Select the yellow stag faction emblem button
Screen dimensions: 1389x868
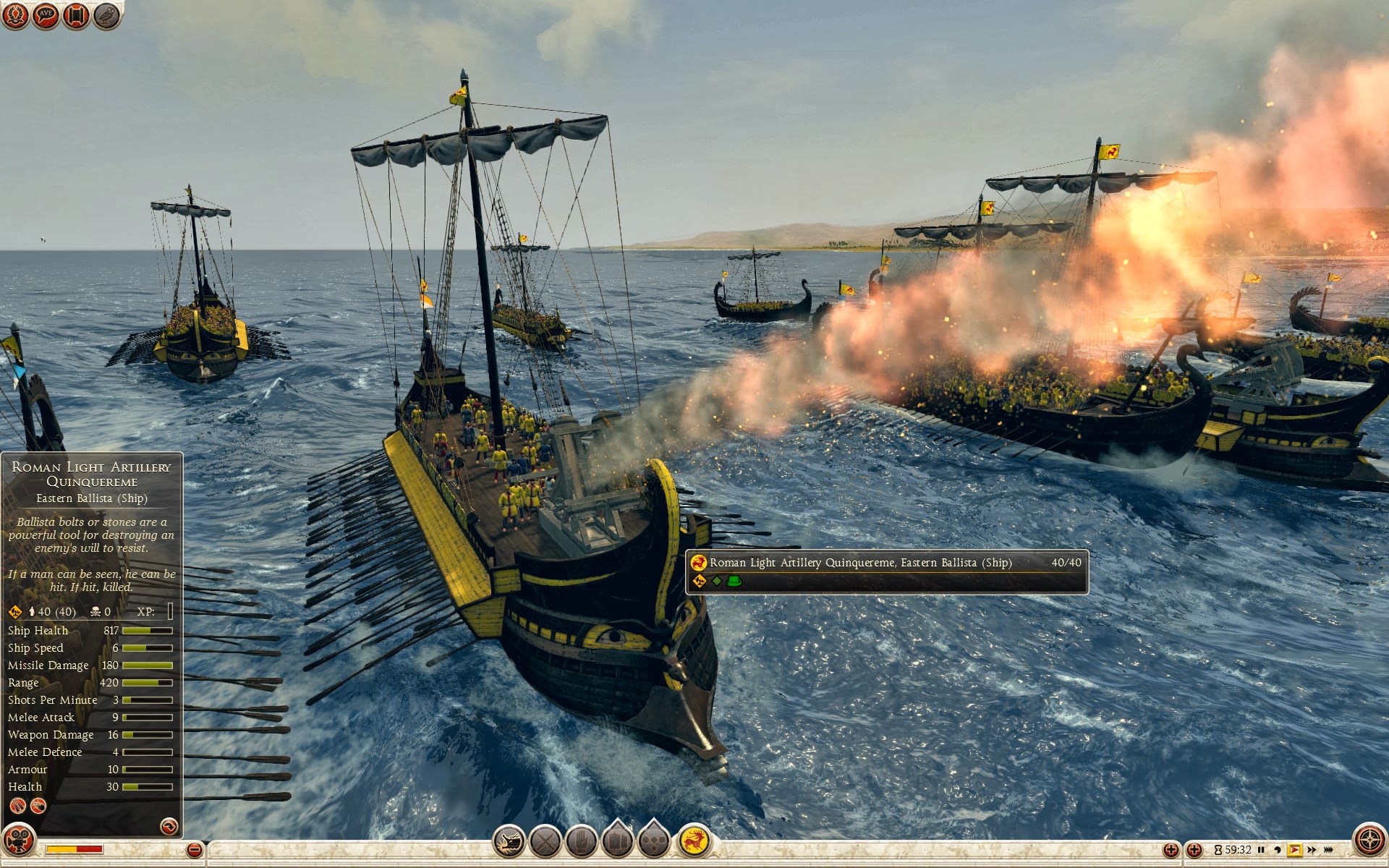click(x=694, y=841)
